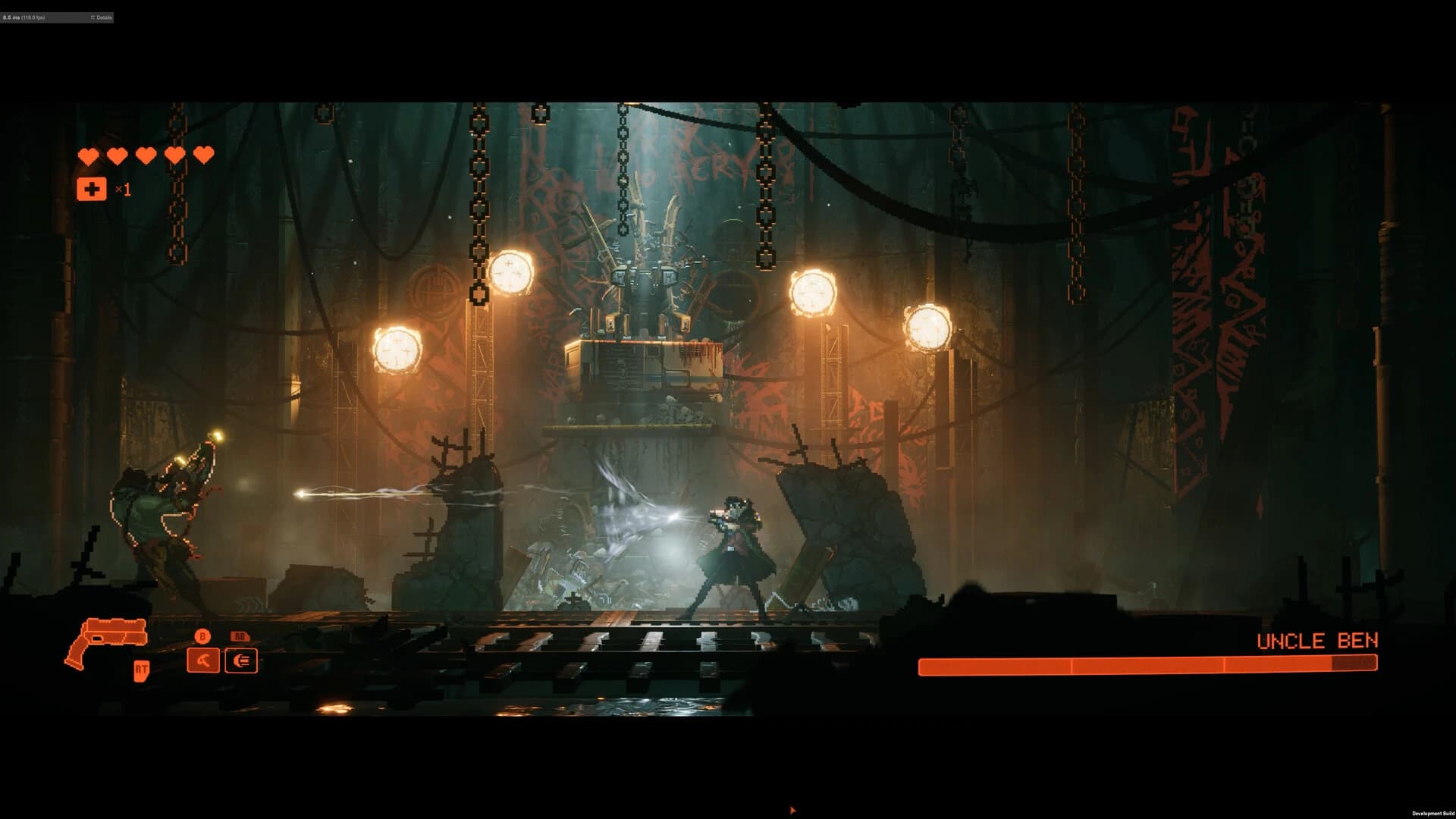Click the dash ability icon beside RB
Image resolution: width=1456 pixels, height=819 pixels.
[x=243, y=661]
